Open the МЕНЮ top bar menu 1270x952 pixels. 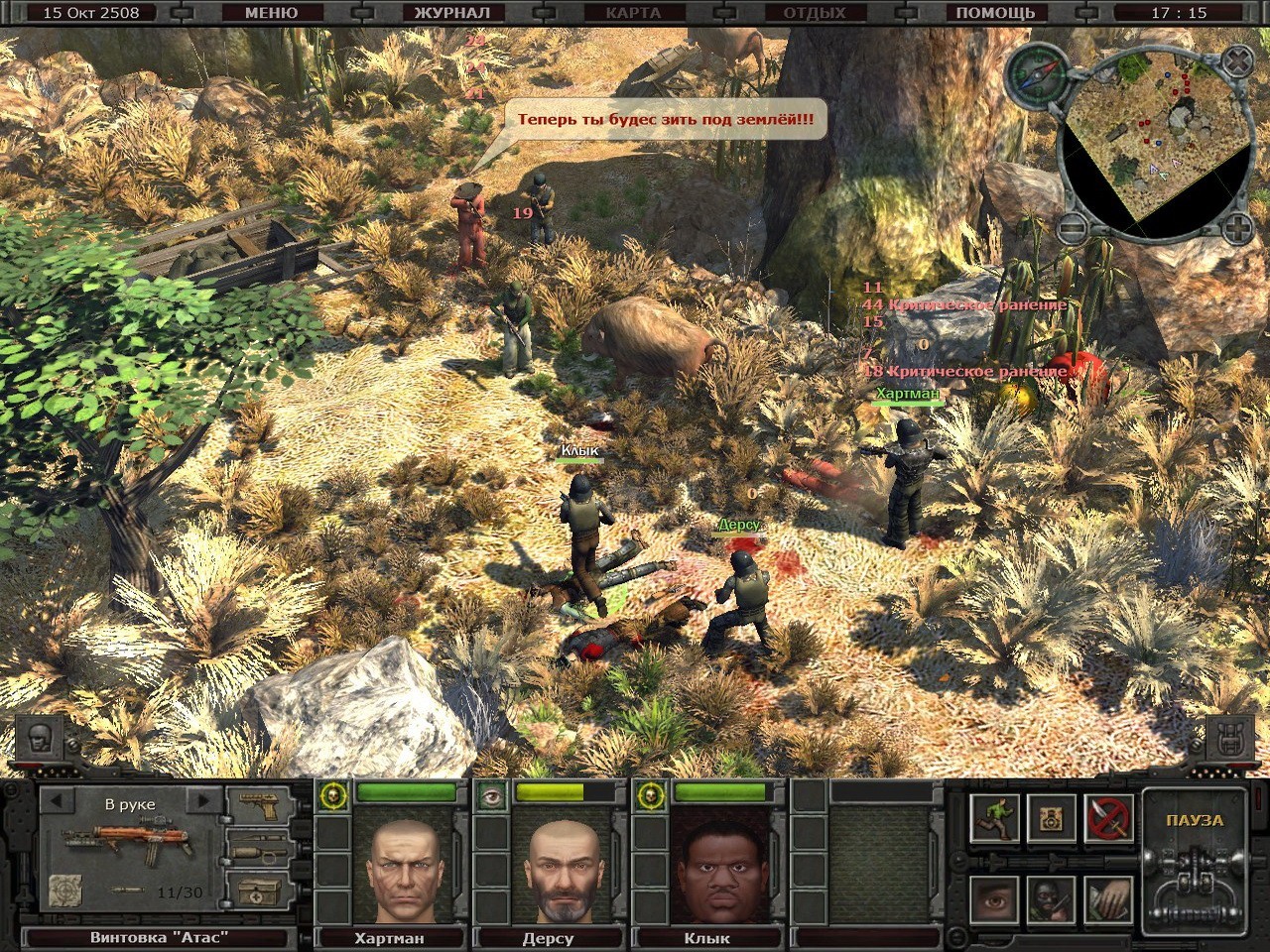click(x=271, y=13)
